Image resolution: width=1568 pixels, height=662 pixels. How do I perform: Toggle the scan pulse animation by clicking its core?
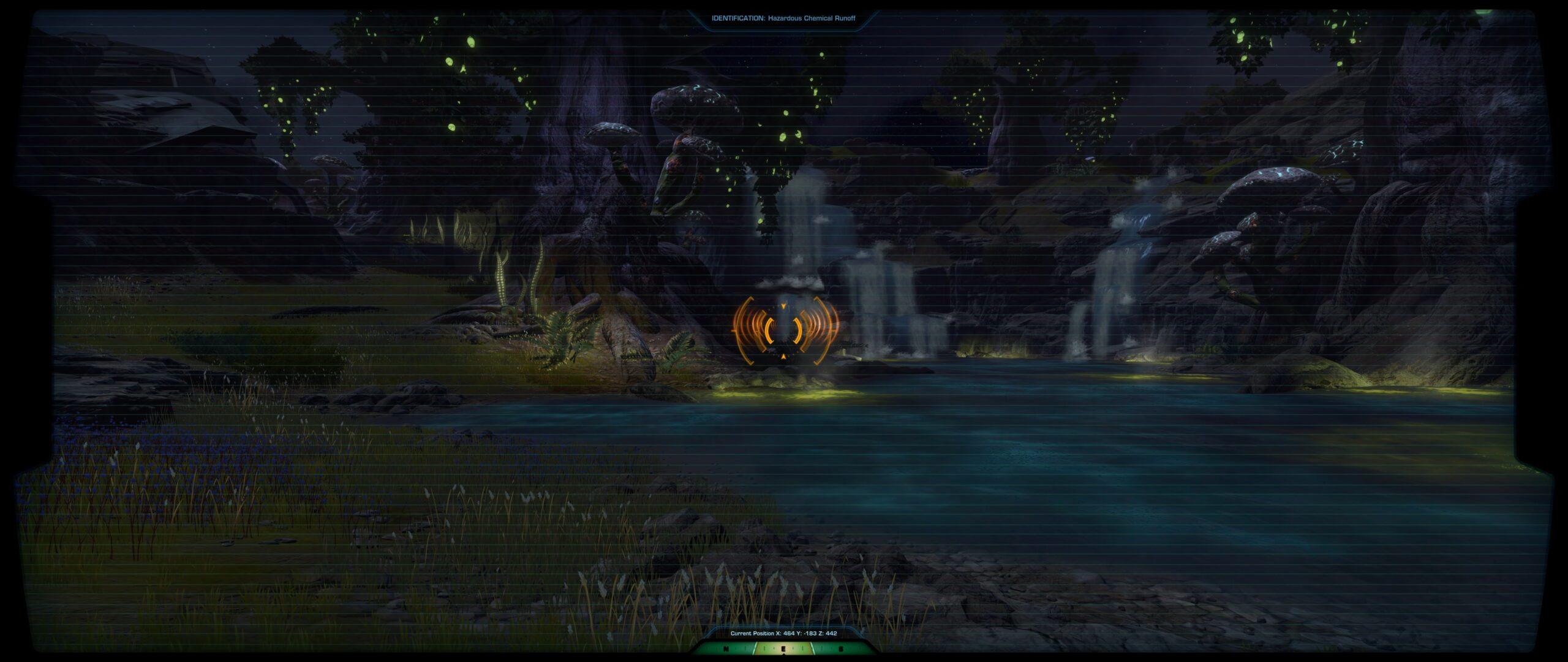pyautogui.click(x=784, y=331)
